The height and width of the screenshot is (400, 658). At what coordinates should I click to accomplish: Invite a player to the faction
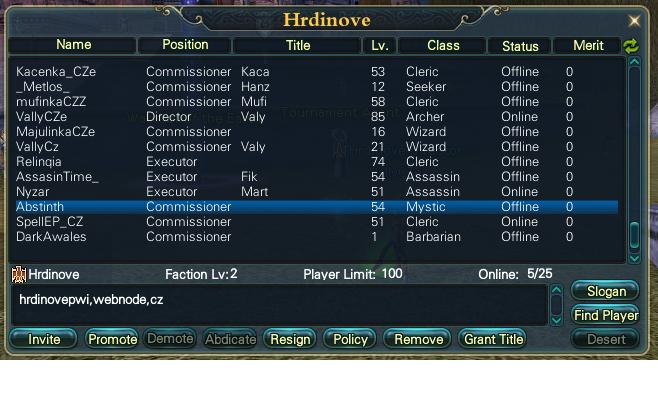pos(44,339)
